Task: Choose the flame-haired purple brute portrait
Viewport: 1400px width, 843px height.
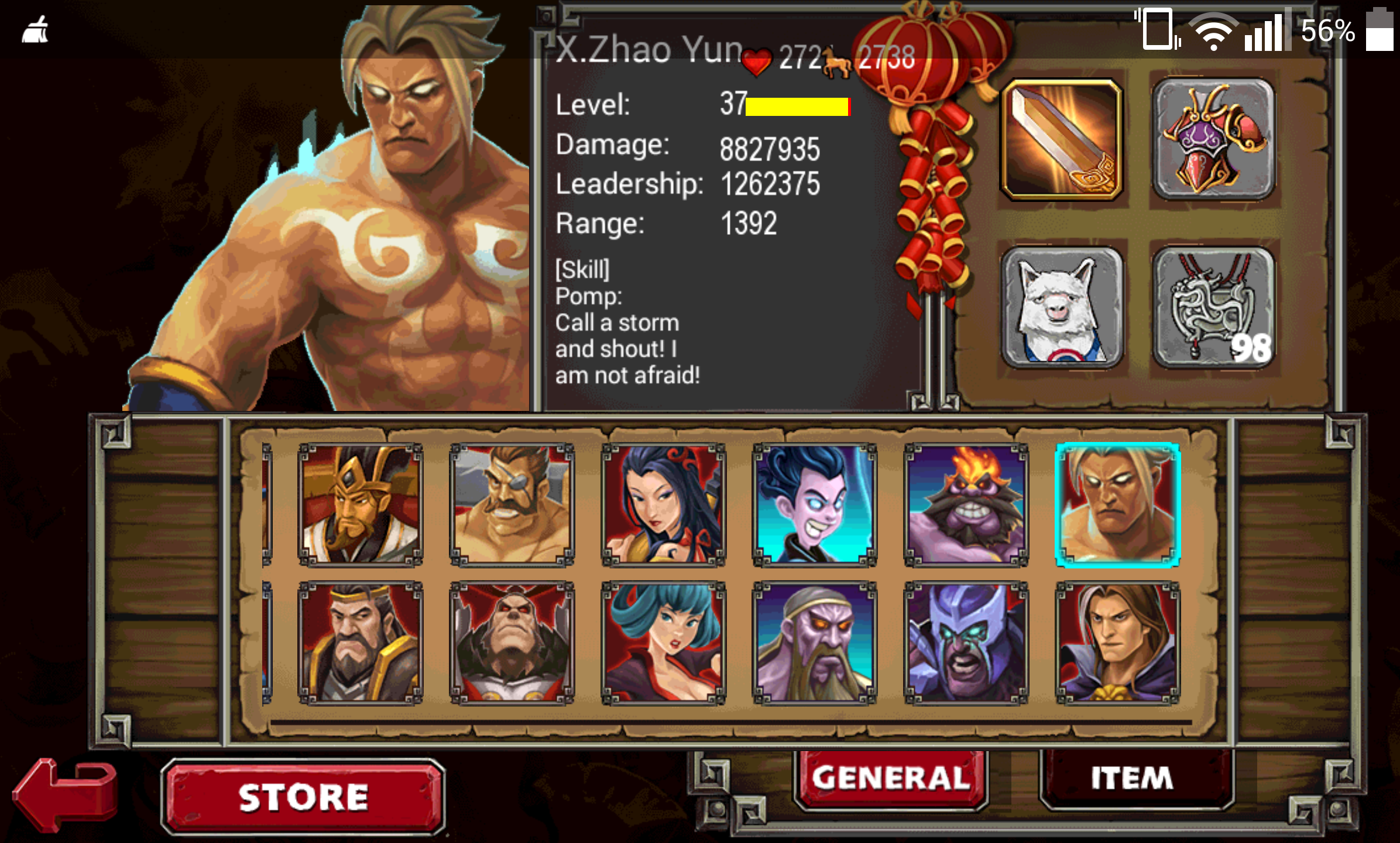Action: pos(966,505)
